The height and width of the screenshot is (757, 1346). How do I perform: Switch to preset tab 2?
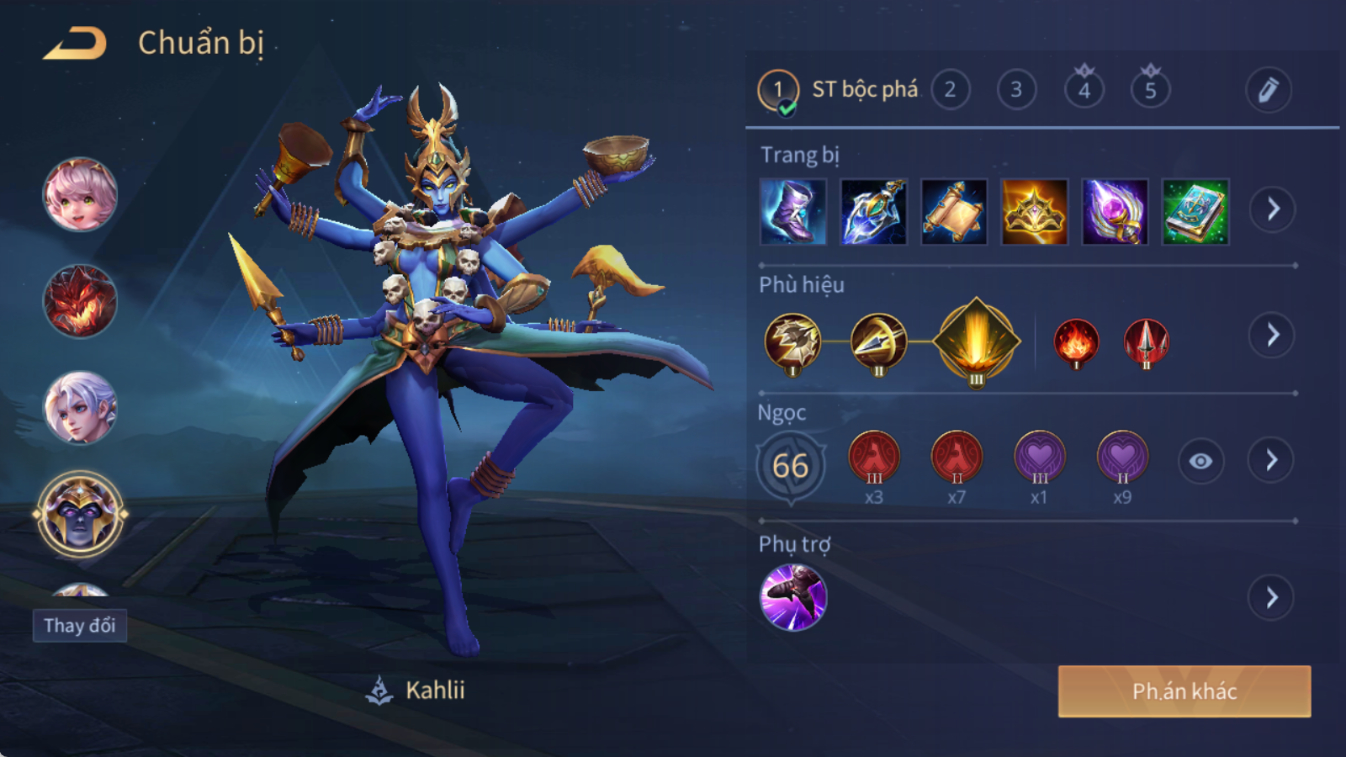(x=950, y=90)
